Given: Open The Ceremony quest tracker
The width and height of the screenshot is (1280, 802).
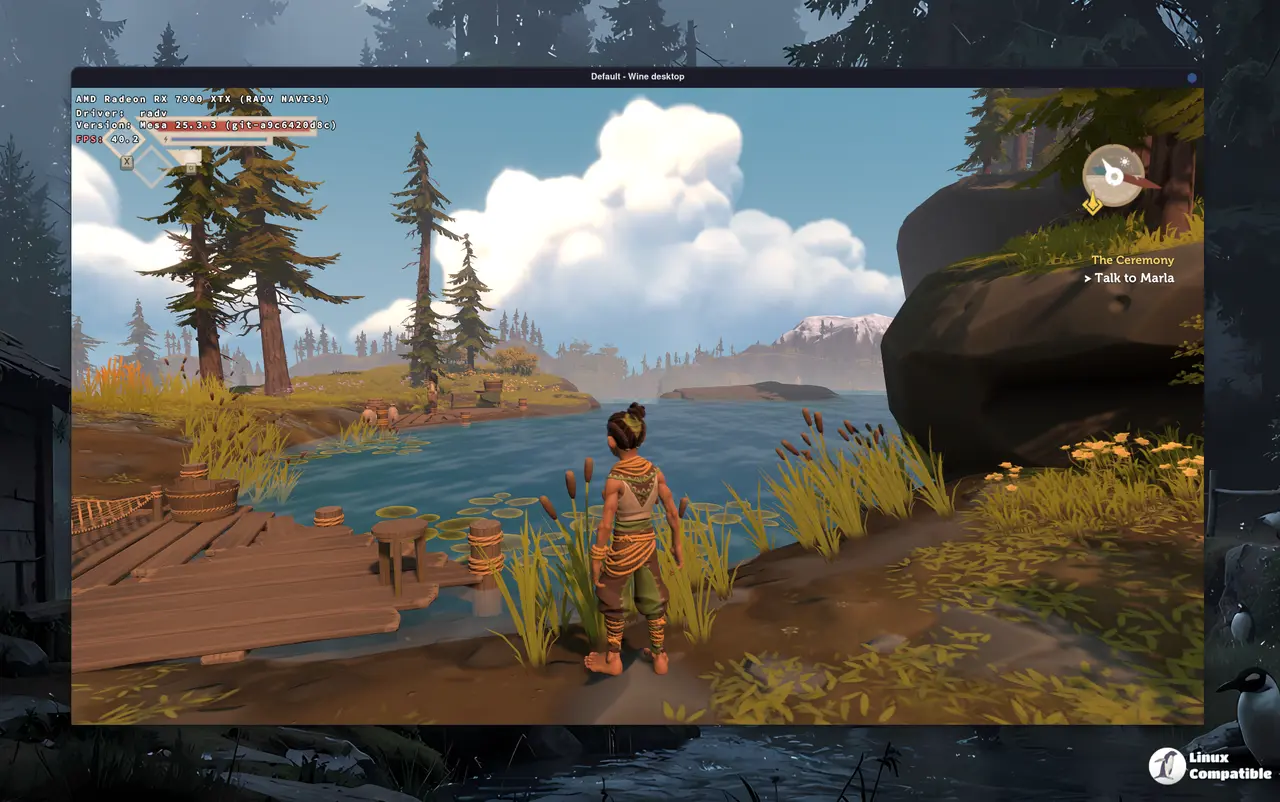Looking at the screenshot, I should coord(1132,260).
